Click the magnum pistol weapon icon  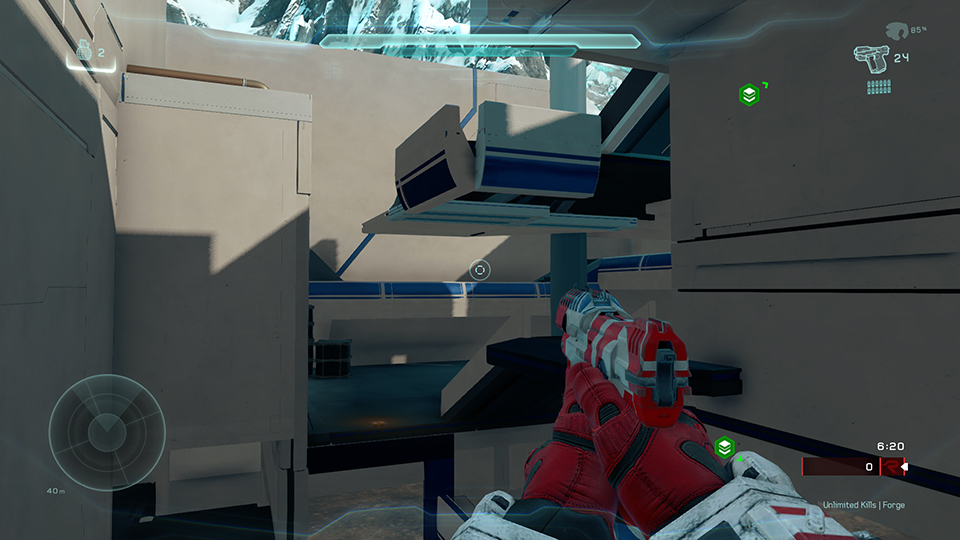(x=870, y=58)
